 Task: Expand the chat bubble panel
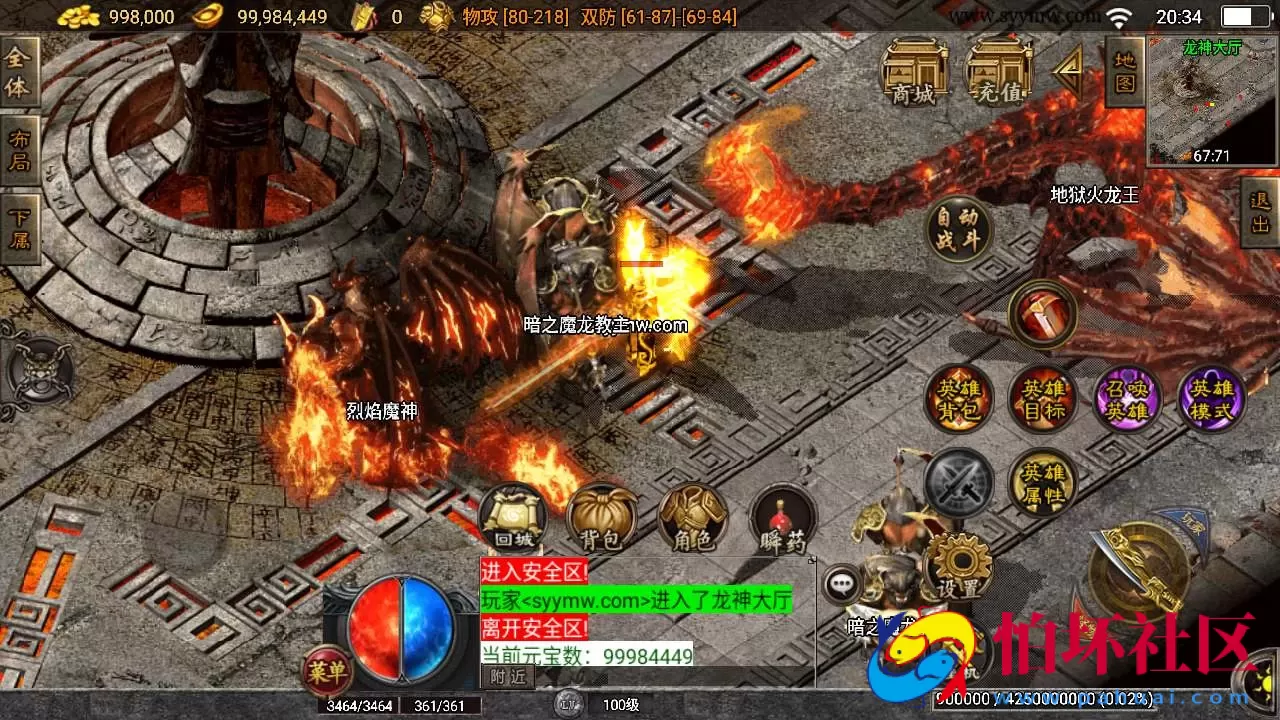point(840,585)
